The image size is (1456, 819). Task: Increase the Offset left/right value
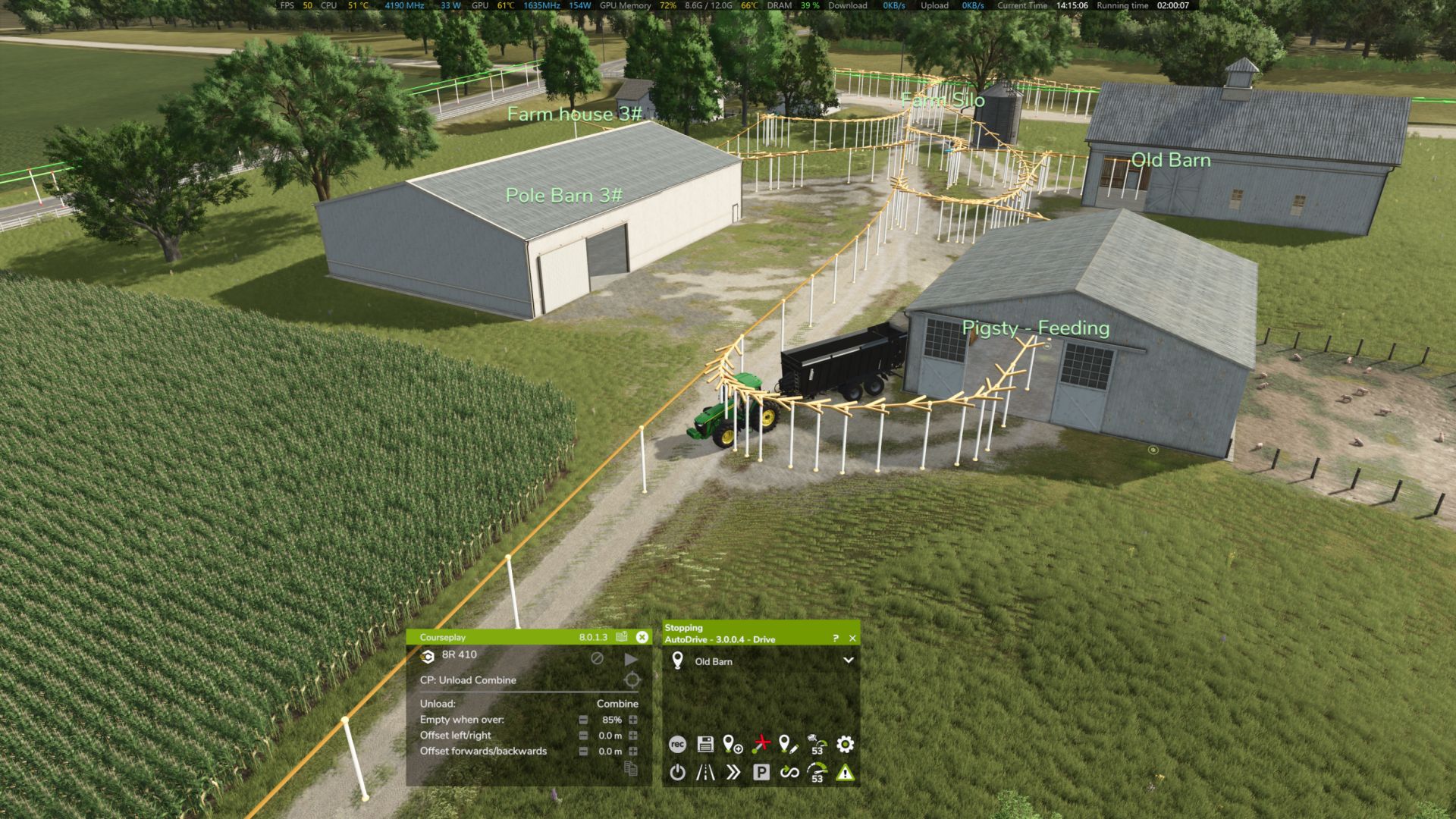coord(633,736)
